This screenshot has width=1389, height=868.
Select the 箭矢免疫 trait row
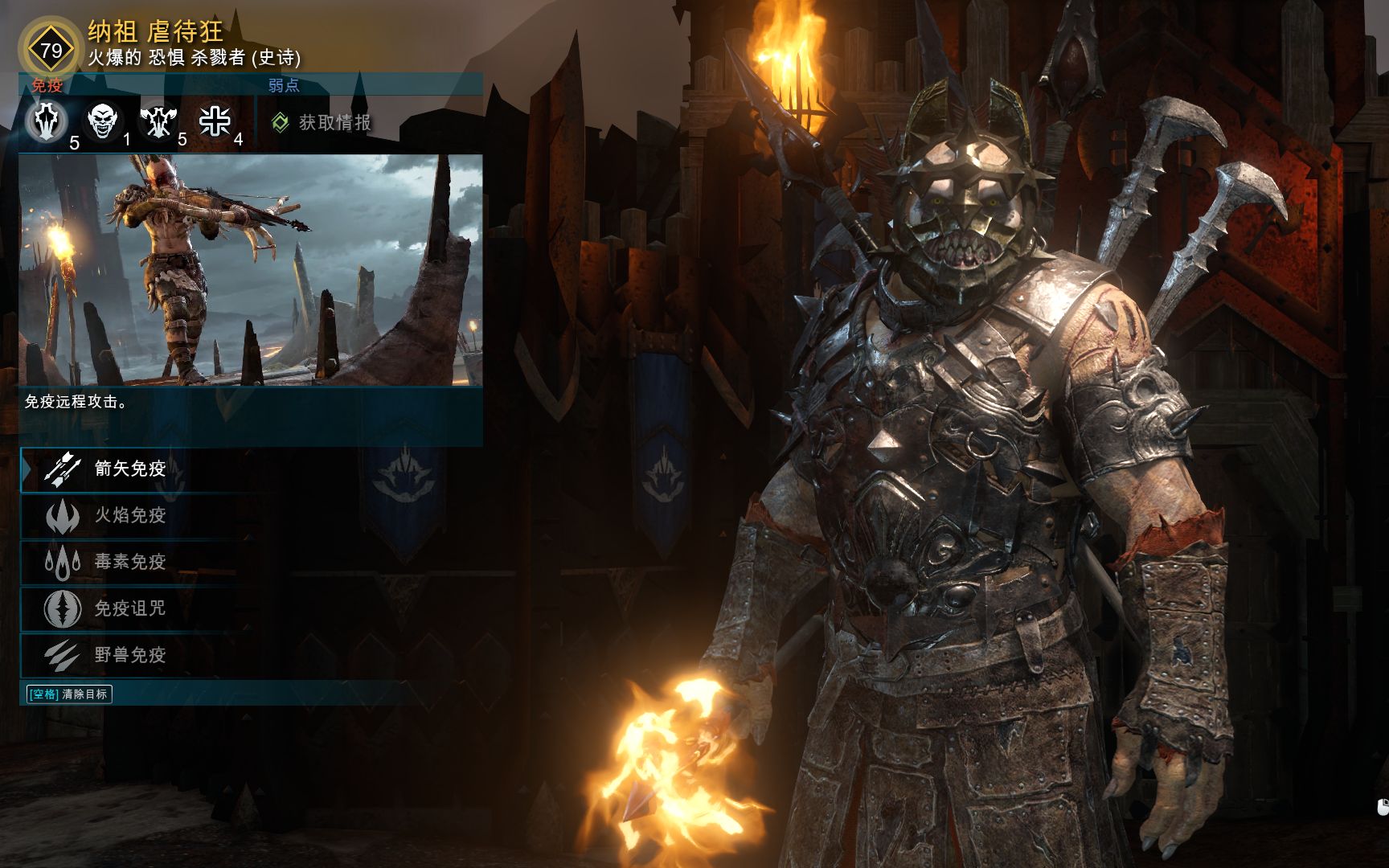(x=129, y=469)
